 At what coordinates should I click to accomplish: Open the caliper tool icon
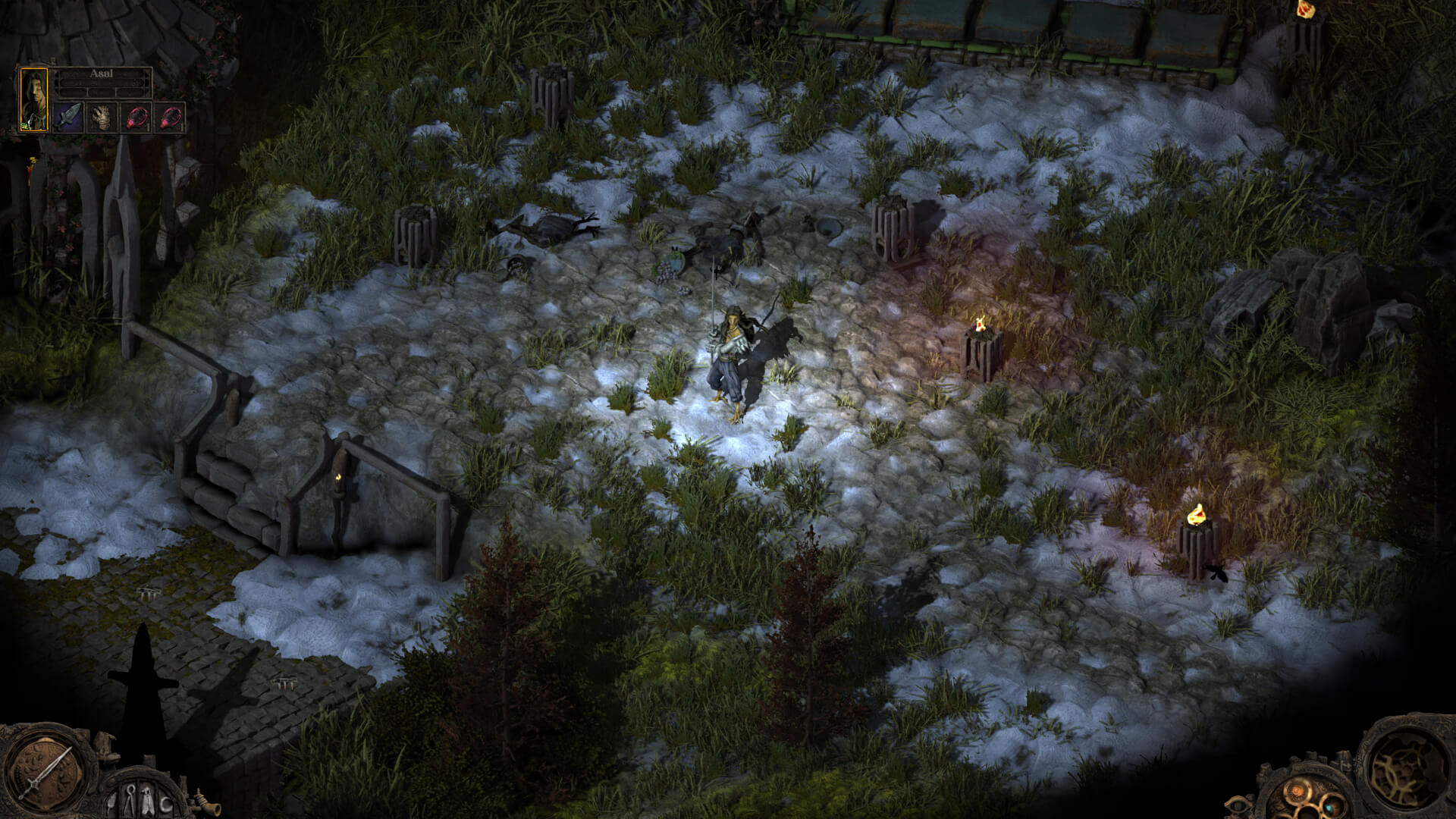tap(130, 800)
